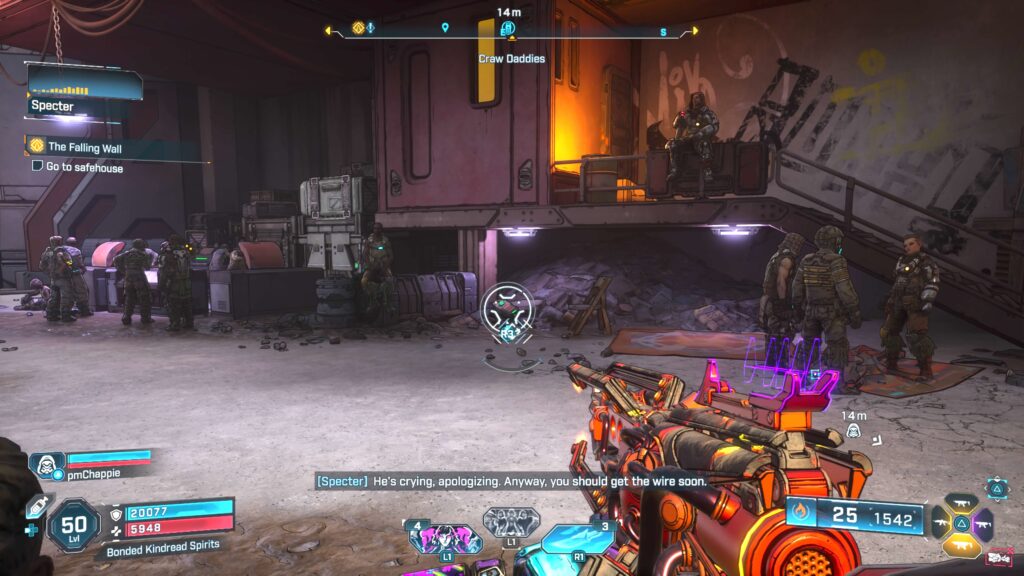The height and width of the screenshot is (576, 1024).
Task: Trigger the grey spirits ability icon
Action: point(511,521)
